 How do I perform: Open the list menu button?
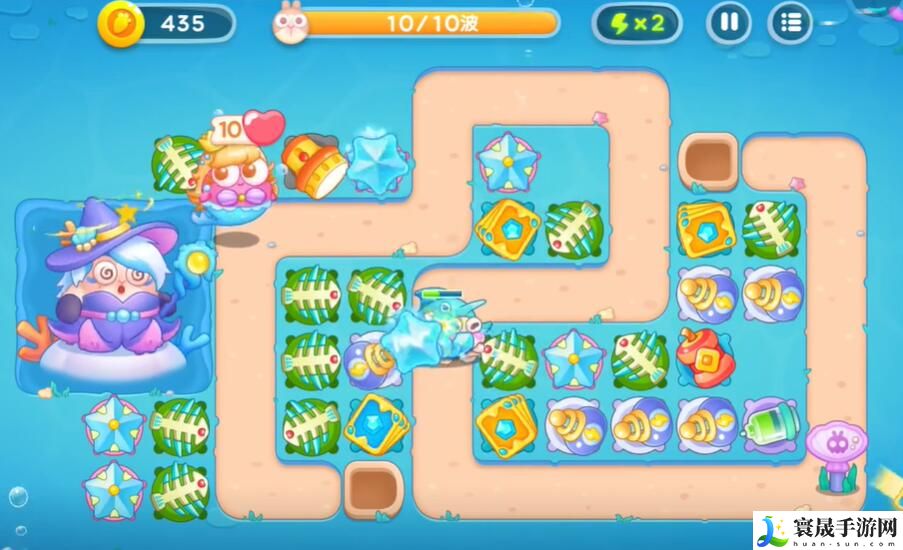click(x=790, y=23)
